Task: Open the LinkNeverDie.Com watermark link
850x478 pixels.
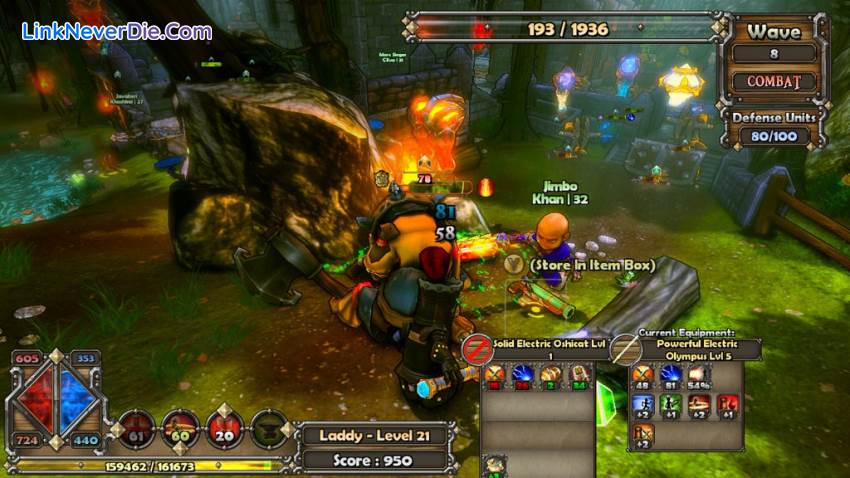Action: [117, 31]
